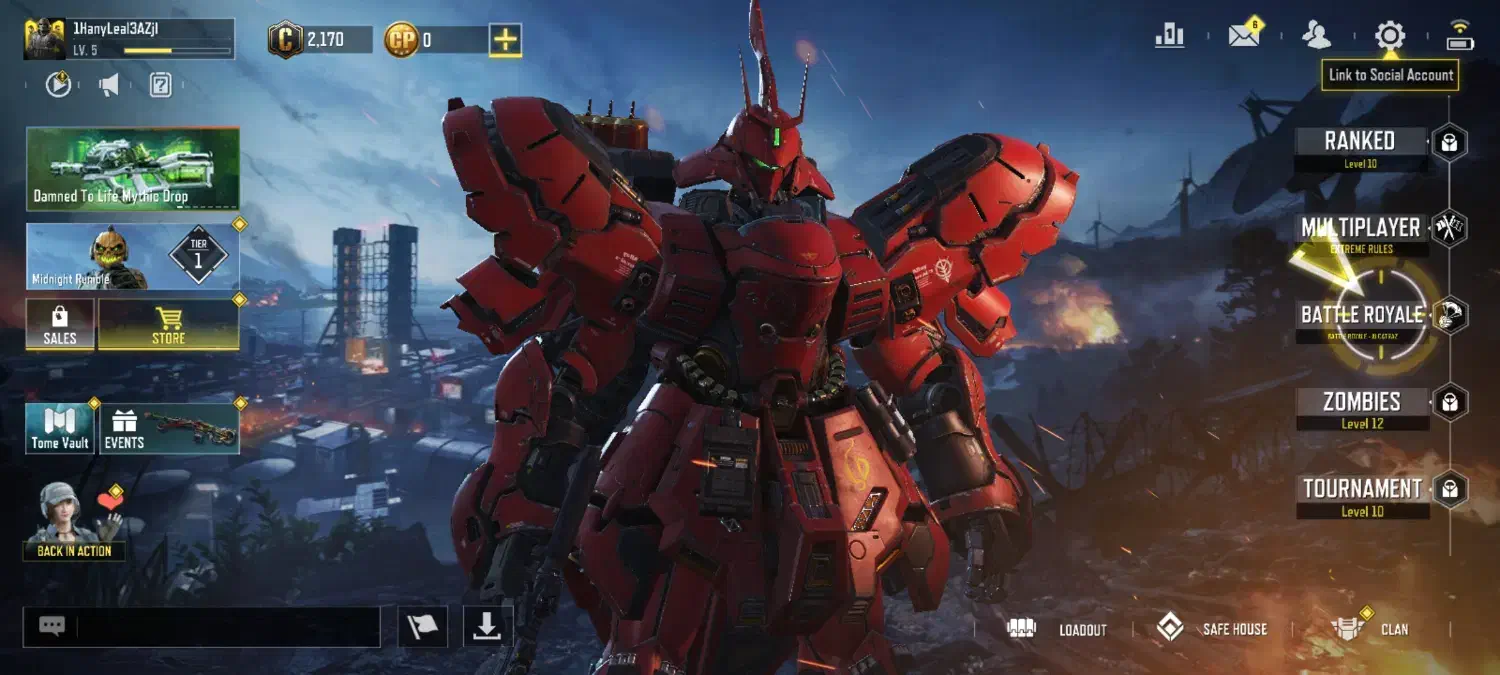Open the Sales shop
Viewport: 1500px width, 675px height.
point(60,325)
